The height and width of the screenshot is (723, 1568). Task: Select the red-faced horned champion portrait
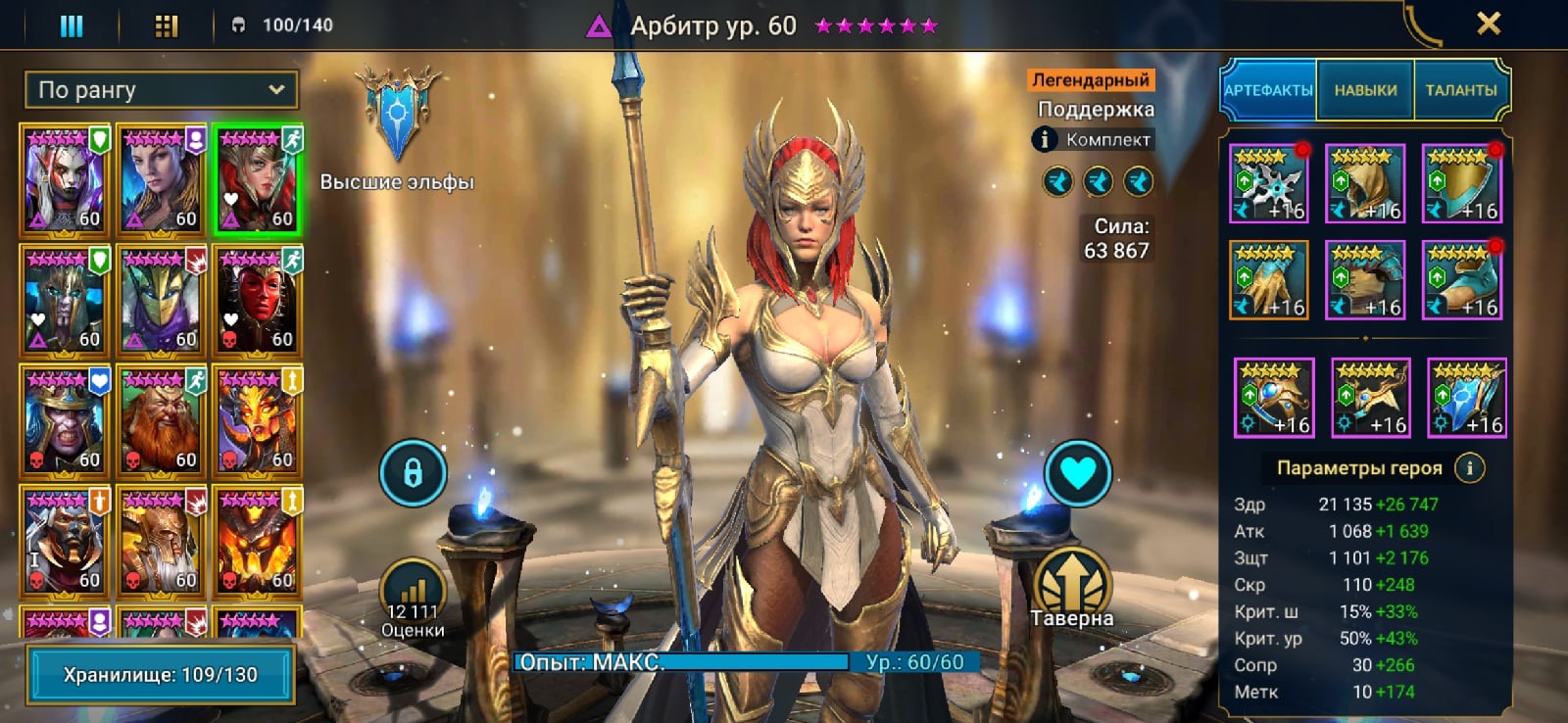pyautogui.click(x=258, y=300)
